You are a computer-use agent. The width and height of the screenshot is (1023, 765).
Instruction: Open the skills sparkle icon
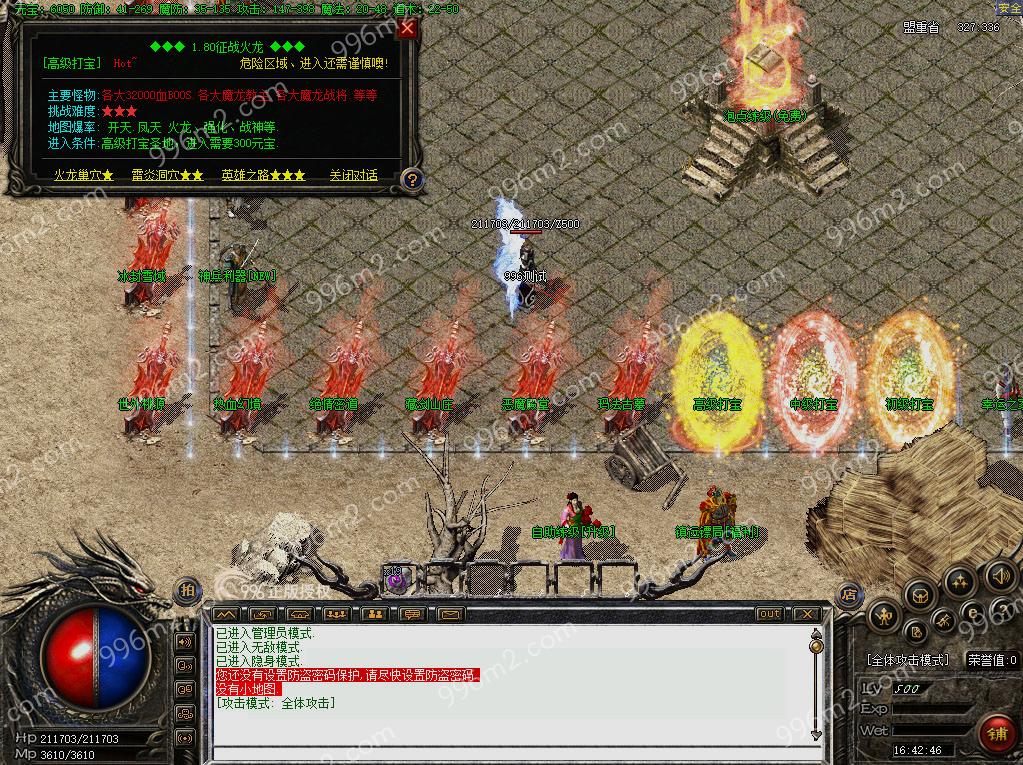[x=959, y=581]
